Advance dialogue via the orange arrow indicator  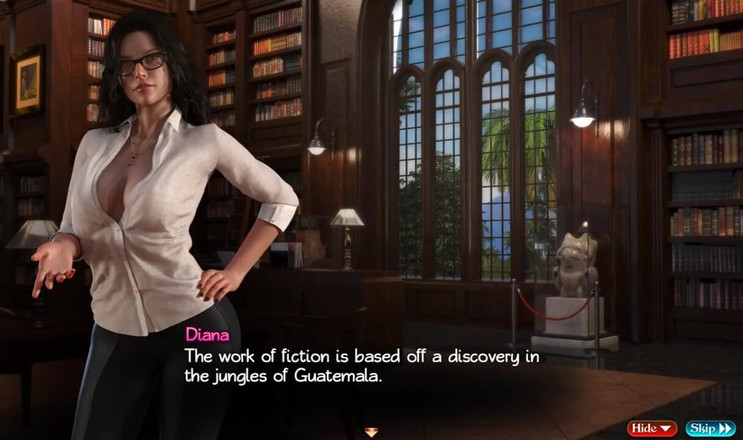click(371, 432)
